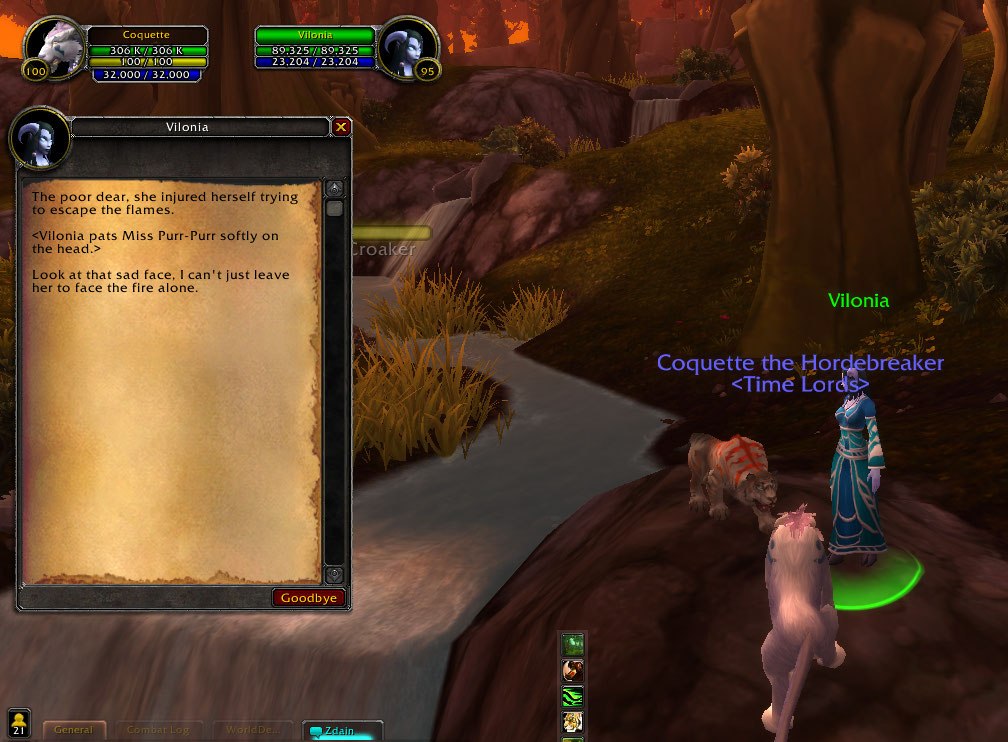Open the social friends list button

[x=18, y=722]
